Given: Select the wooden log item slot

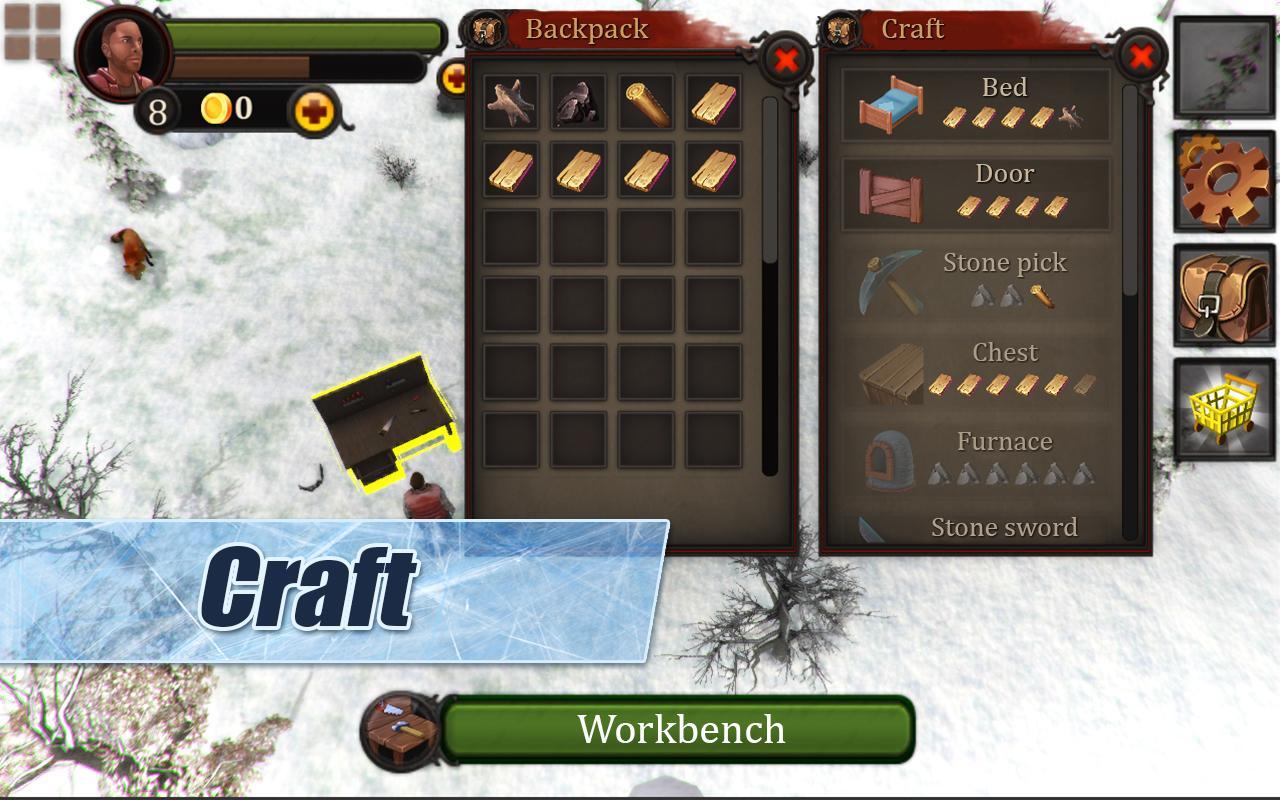Looking at the screenshot, I should tap(646, 102).
